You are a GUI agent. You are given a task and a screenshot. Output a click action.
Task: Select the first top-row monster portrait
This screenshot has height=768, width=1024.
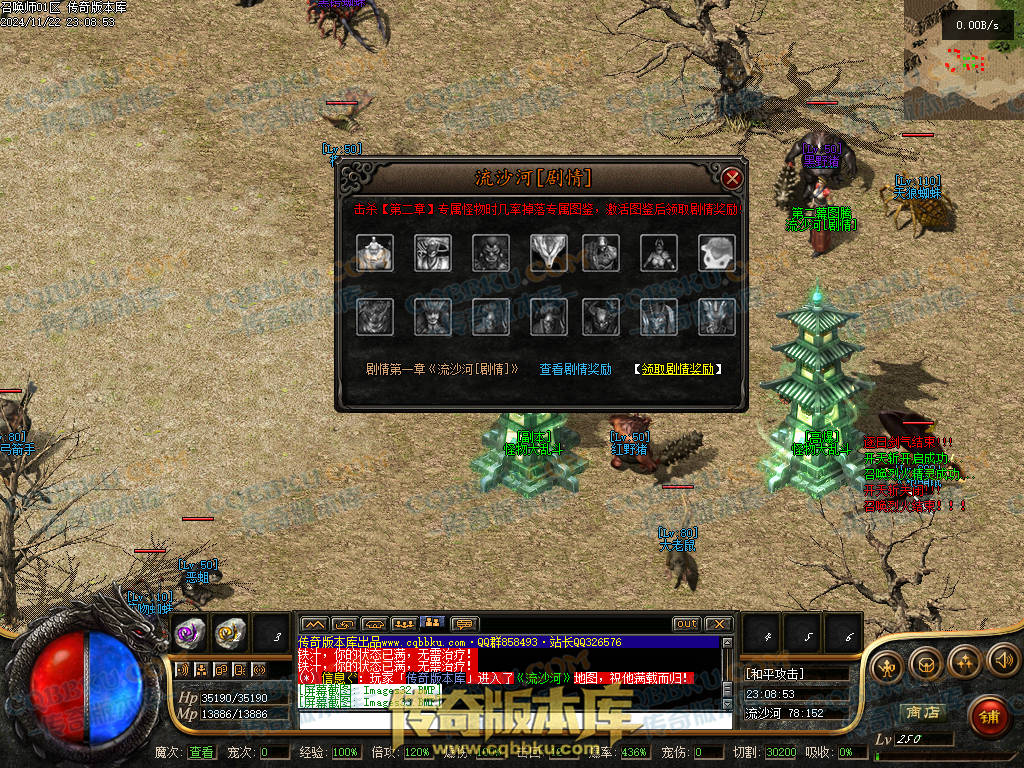(375, 253)
